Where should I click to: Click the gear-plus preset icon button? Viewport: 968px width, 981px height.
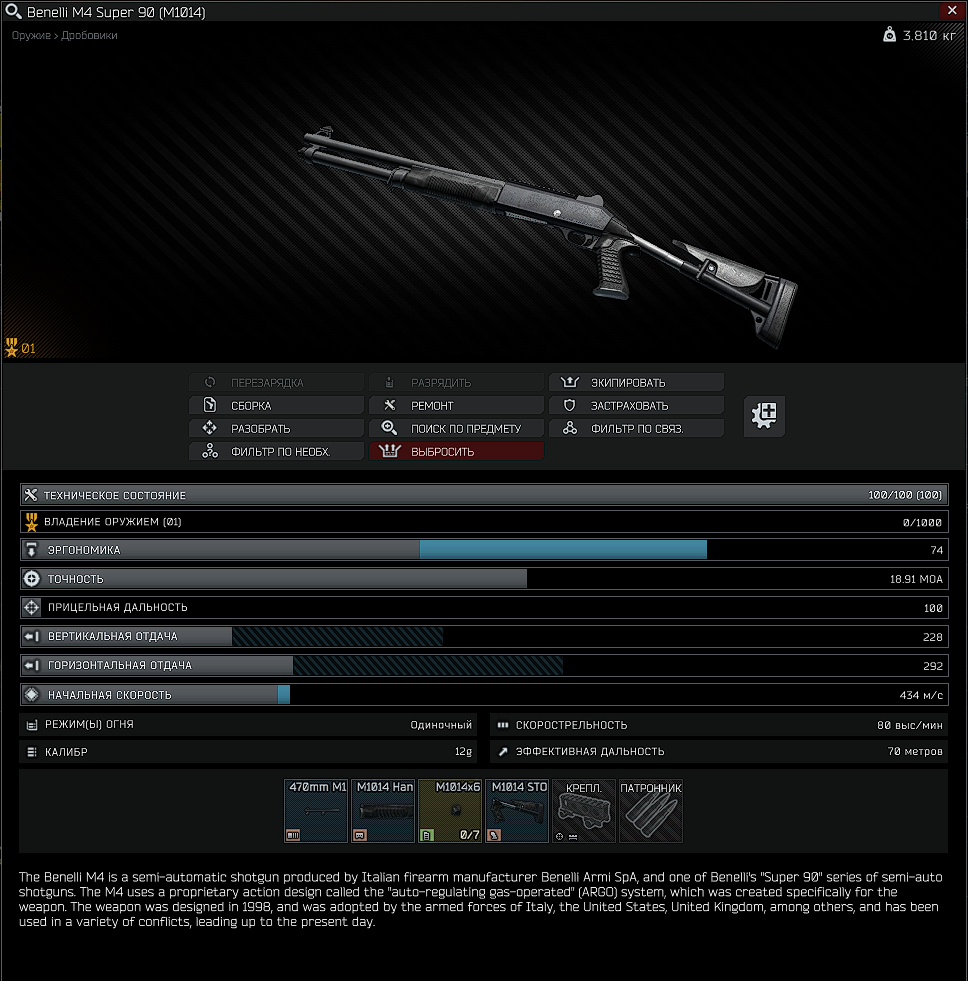click(x=765, y=416)
